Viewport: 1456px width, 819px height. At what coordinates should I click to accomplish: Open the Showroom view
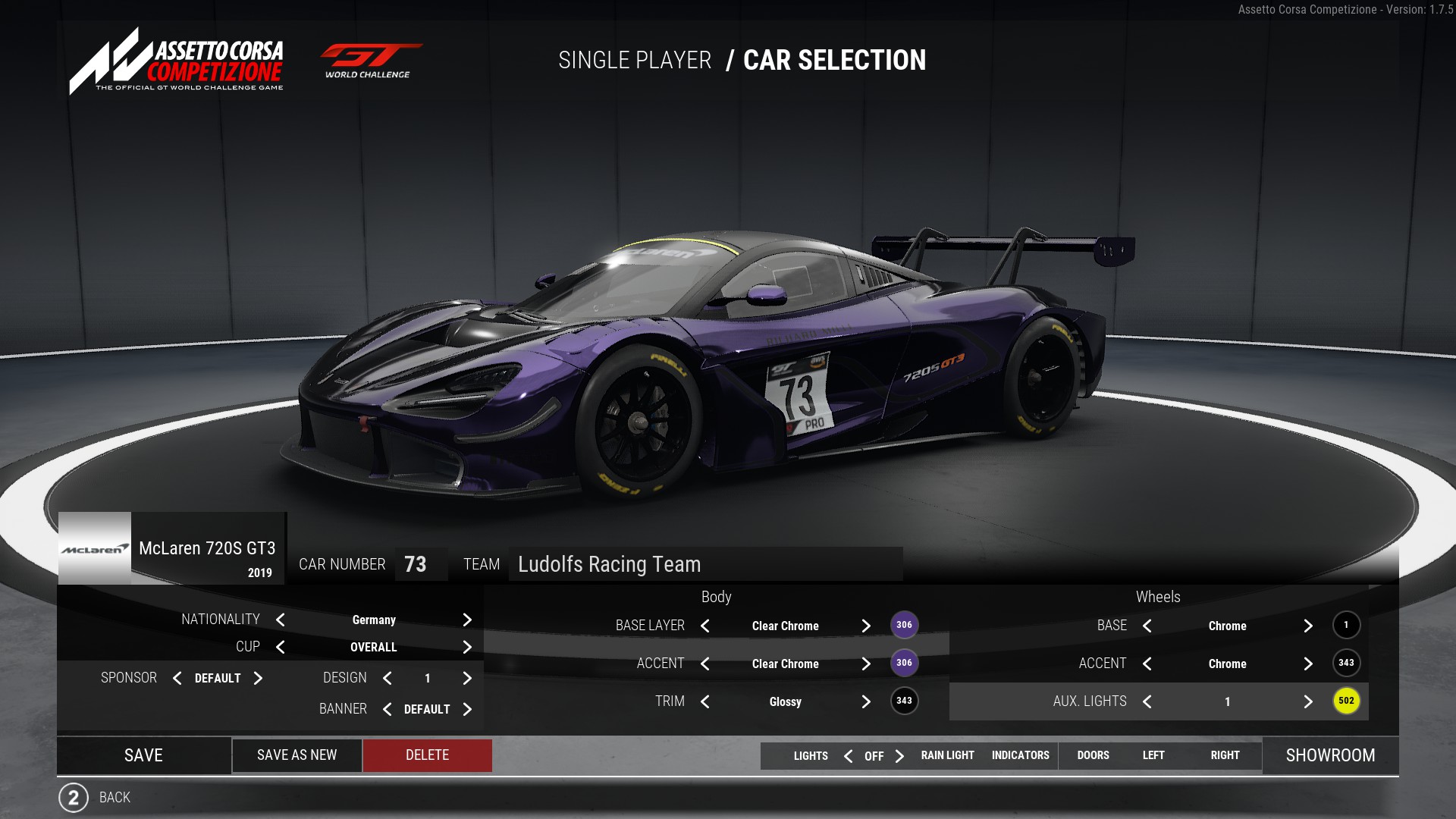(1330, 755)
